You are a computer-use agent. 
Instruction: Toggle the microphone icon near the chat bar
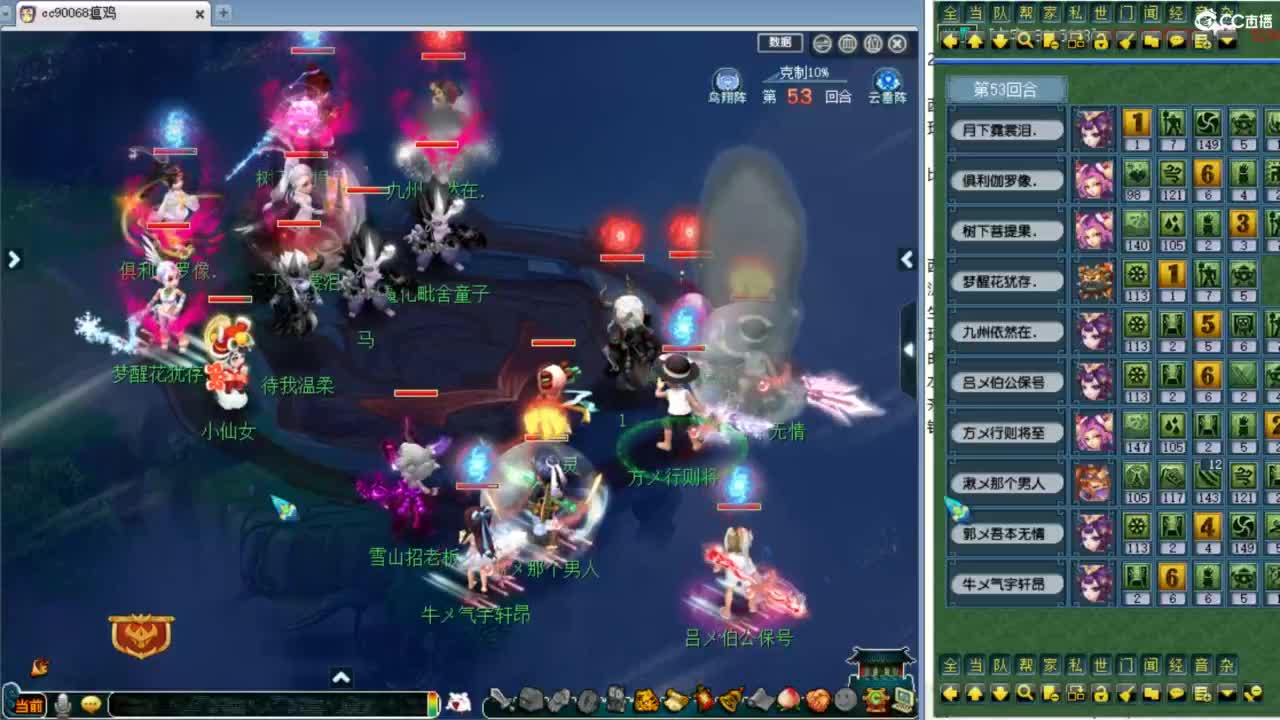tap(62, 702)
